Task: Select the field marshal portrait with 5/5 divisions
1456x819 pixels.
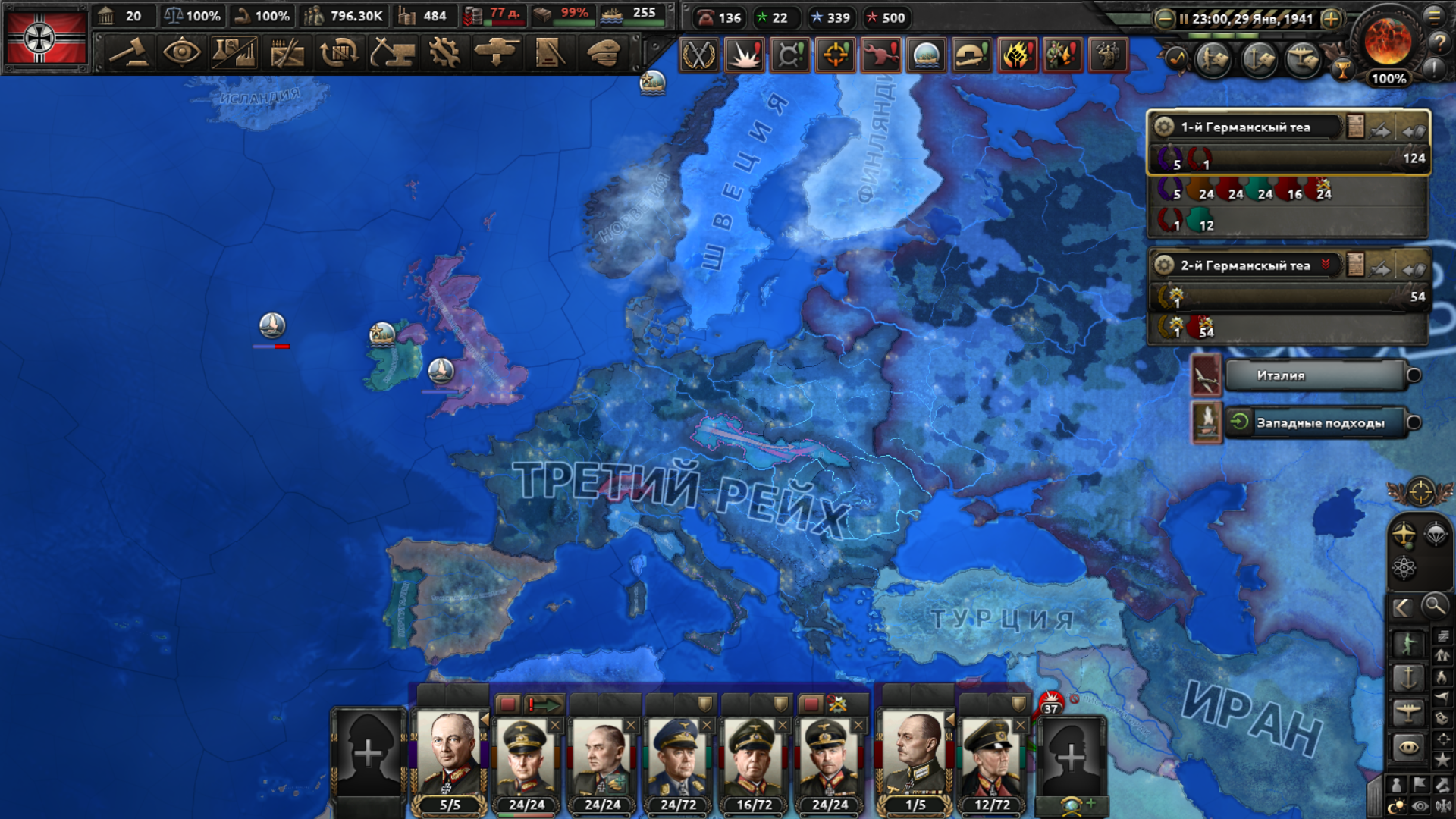Action: click(450, 755)
